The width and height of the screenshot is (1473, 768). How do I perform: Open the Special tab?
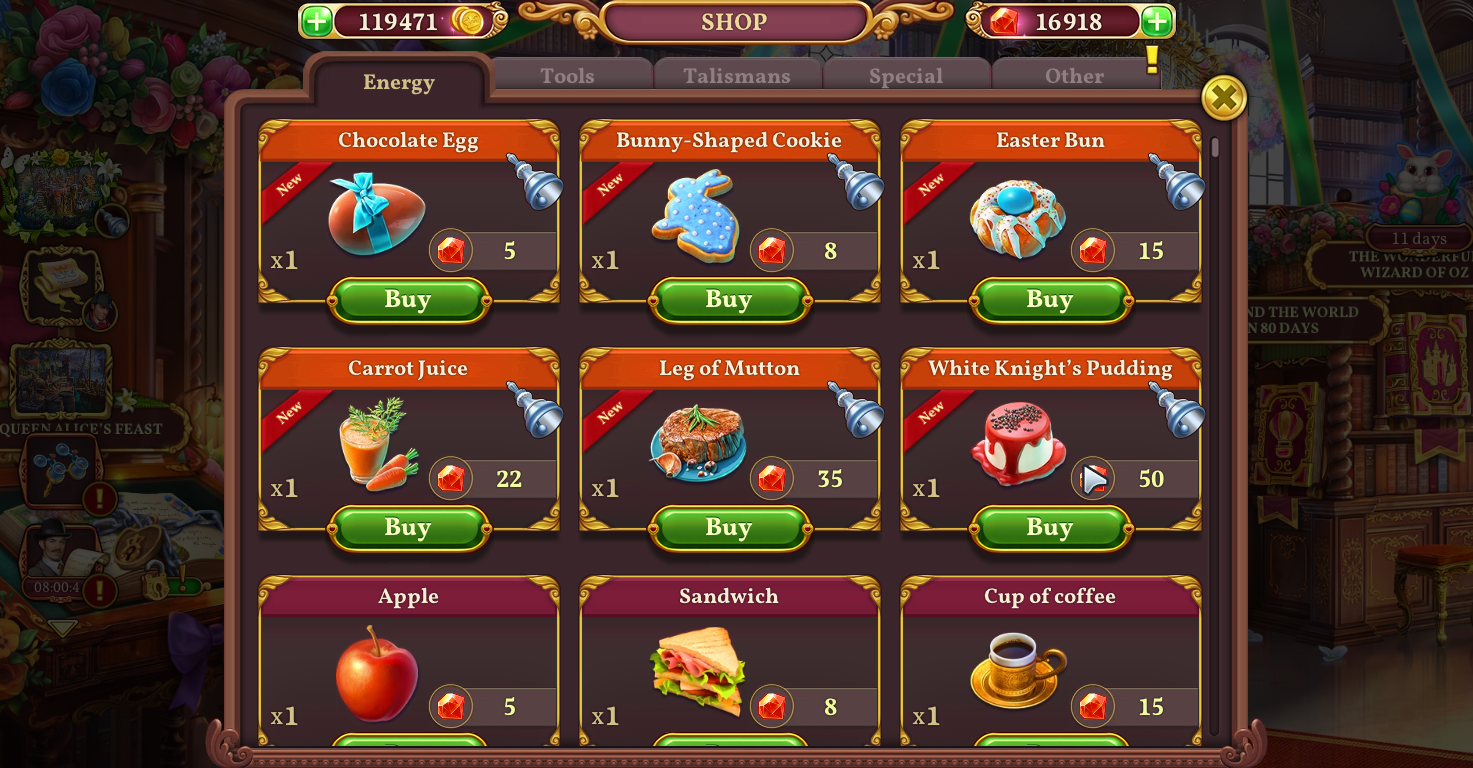point(906,74)
